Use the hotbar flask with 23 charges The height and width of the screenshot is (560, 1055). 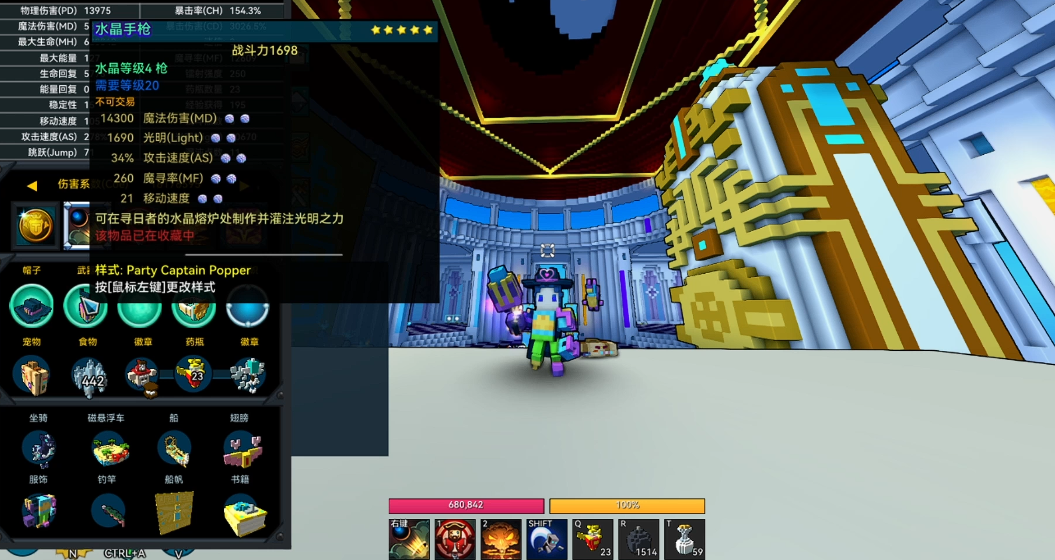pos(592,540)
